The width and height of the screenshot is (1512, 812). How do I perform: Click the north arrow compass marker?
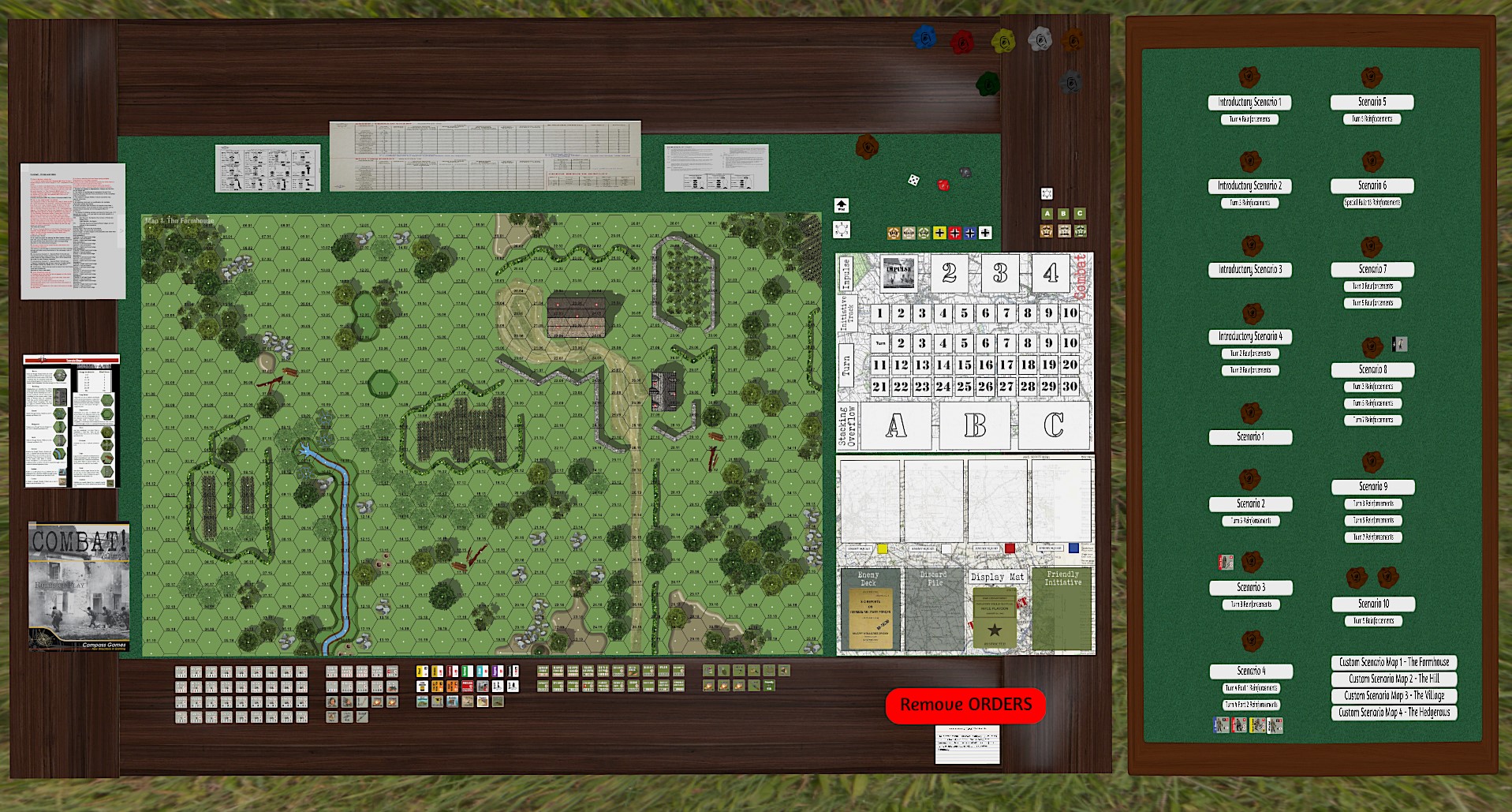pyautogui.click(x=841, y=206)
